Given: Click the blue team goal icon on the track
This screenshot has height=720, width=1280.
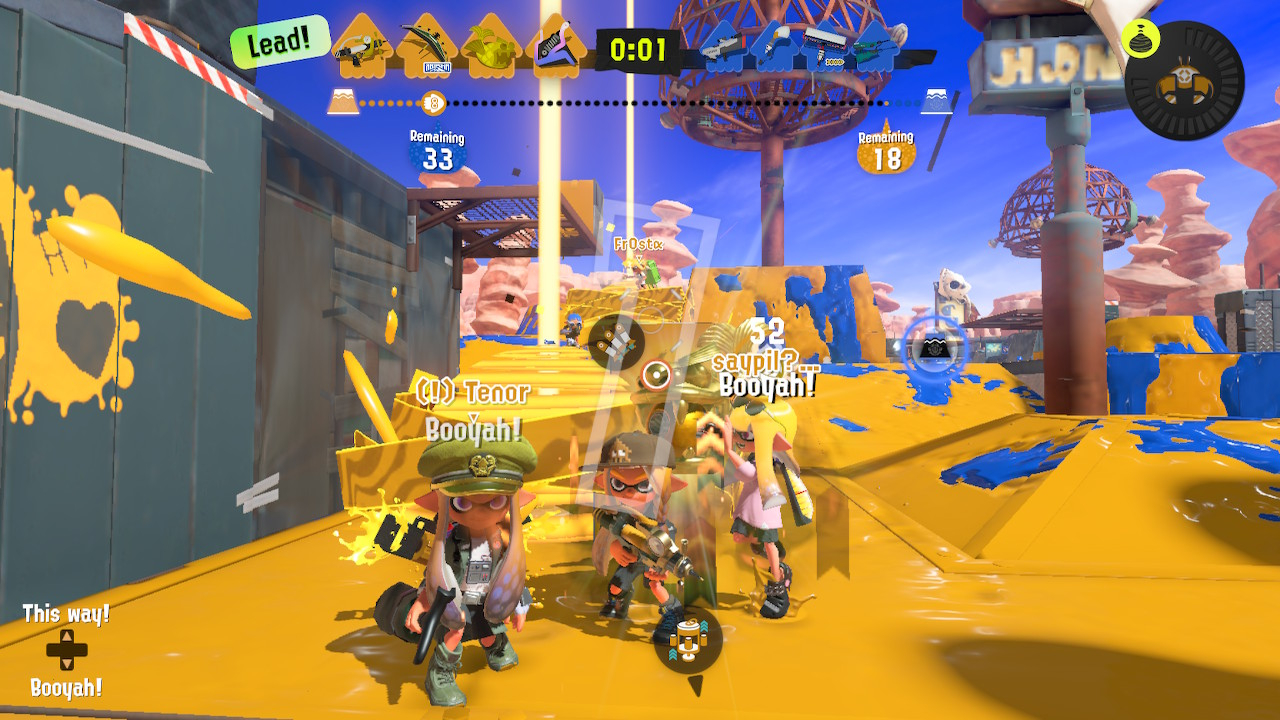Looking at the screenshot, I should click(x=937, y=101).
